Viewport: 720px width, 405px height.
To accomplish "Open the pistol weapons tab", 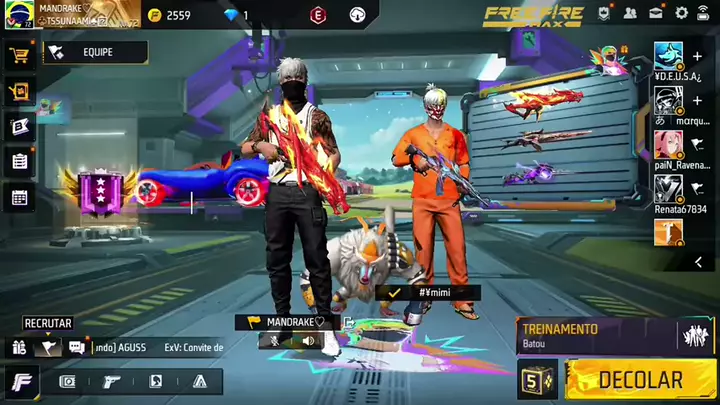I will click(111, 381).
